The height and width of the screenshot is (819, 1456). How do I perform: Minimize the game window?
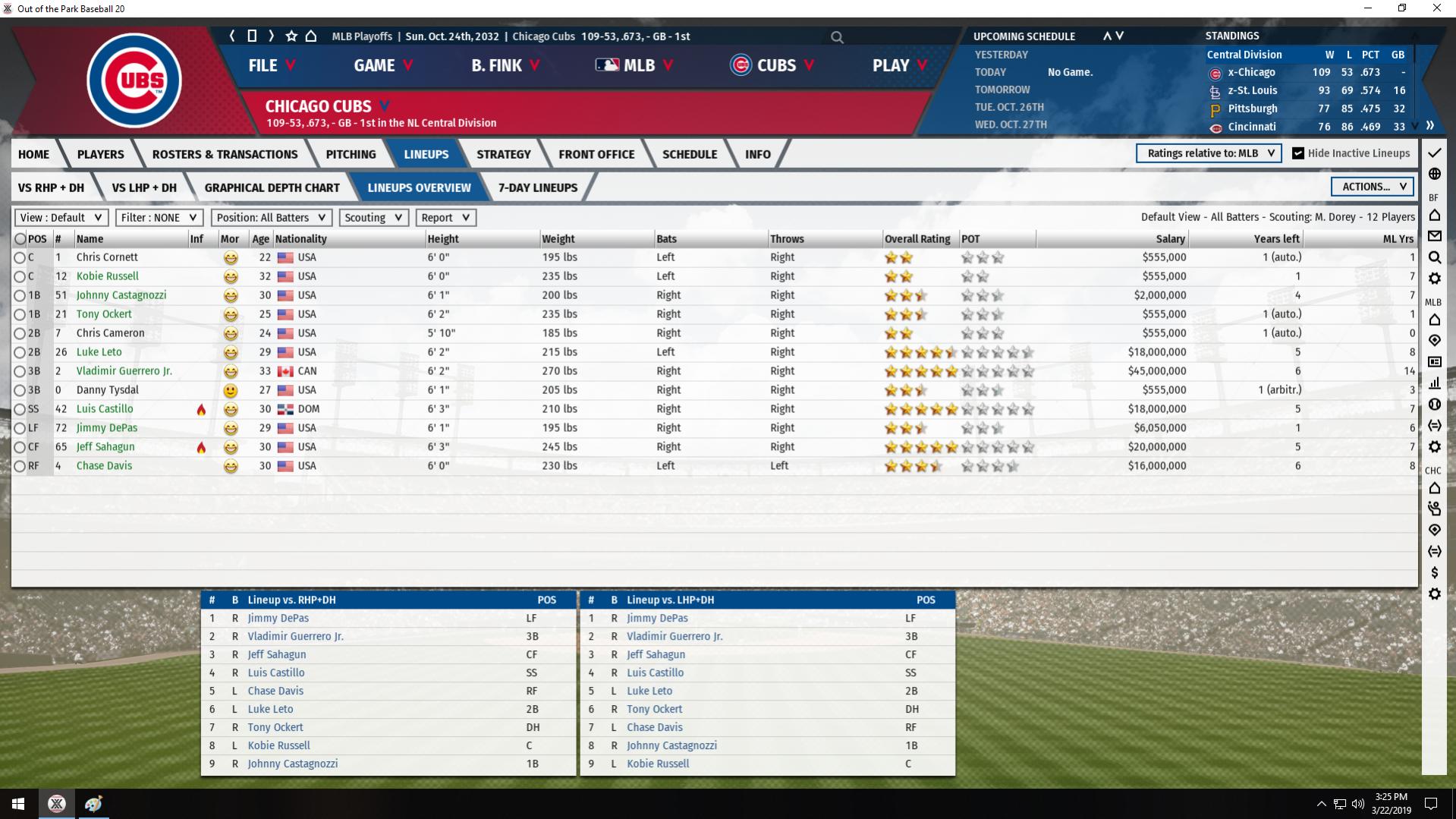click(1368, 8)
